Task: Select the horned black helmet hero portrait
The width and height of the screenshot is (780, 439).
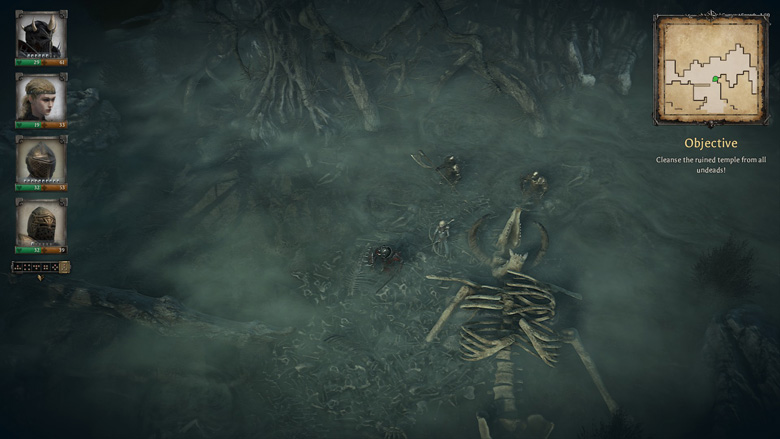Action: tap(41, 35)
